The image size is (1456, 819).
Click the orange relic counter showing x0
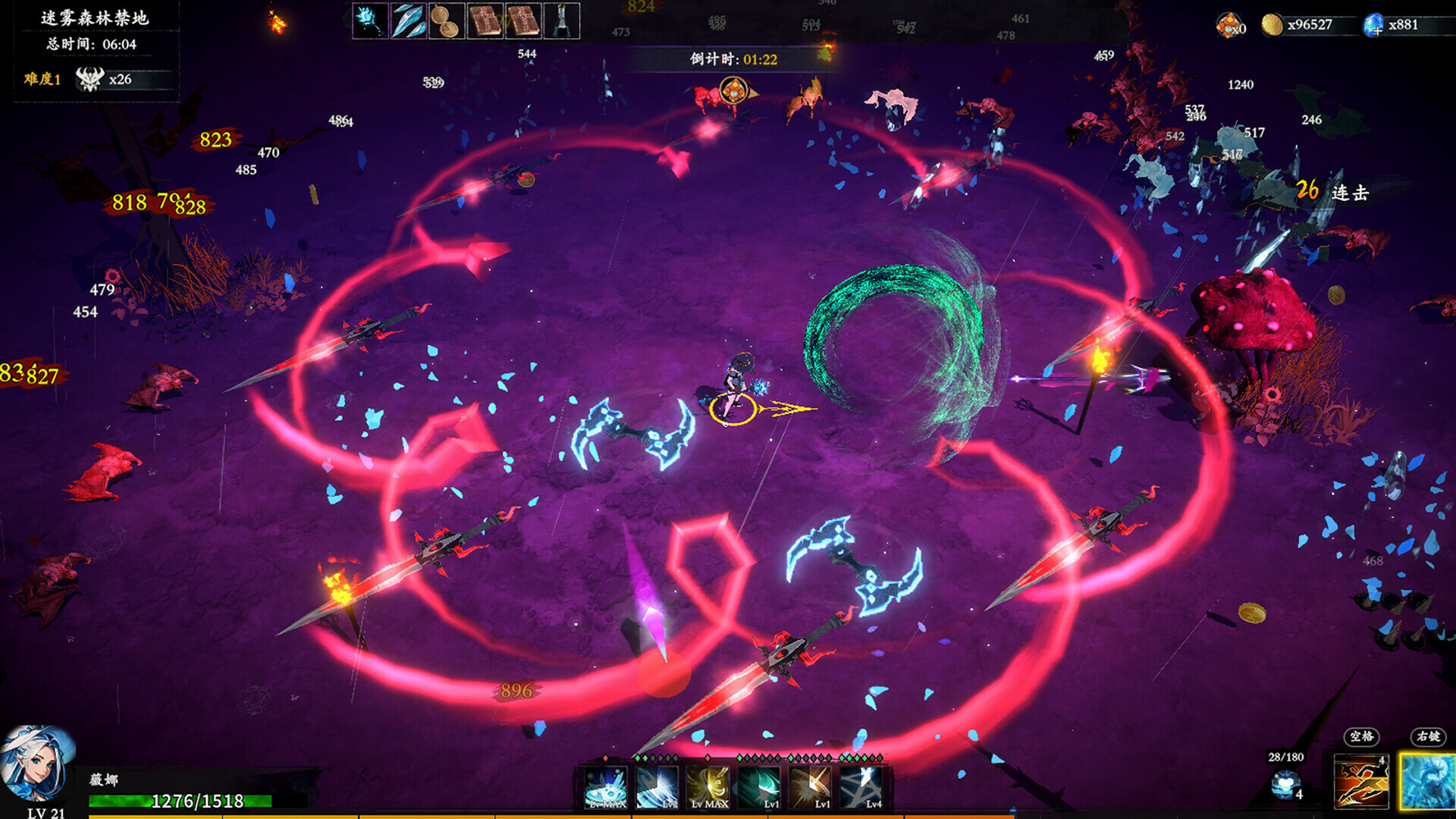[x=1229, y=23]
